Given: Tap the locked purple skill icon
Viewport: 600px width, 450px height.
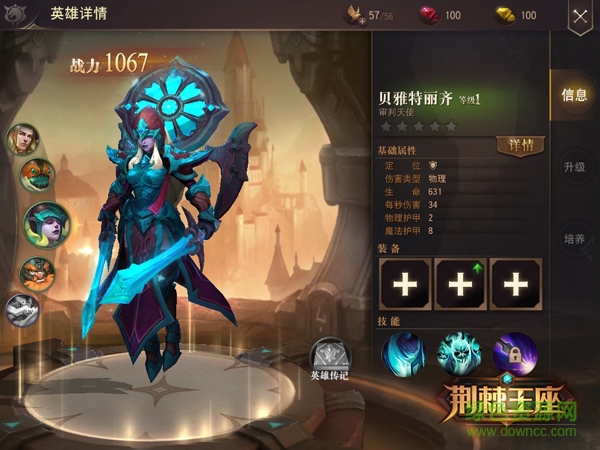Looking at the screenshot, I should (515, 353).
